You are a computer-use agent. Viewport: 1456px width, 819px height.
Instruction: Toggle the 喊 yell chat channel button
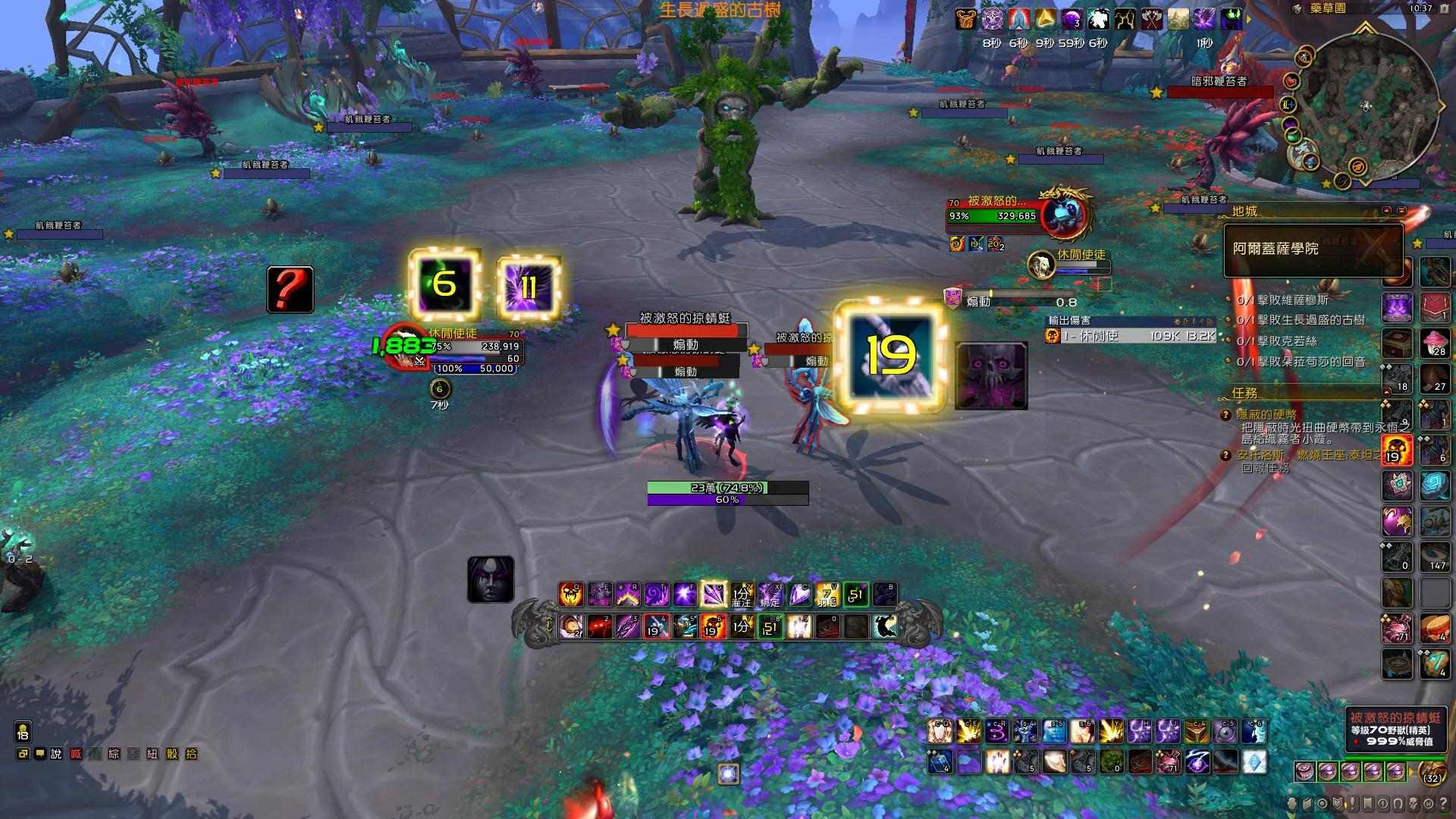[75, 754]
